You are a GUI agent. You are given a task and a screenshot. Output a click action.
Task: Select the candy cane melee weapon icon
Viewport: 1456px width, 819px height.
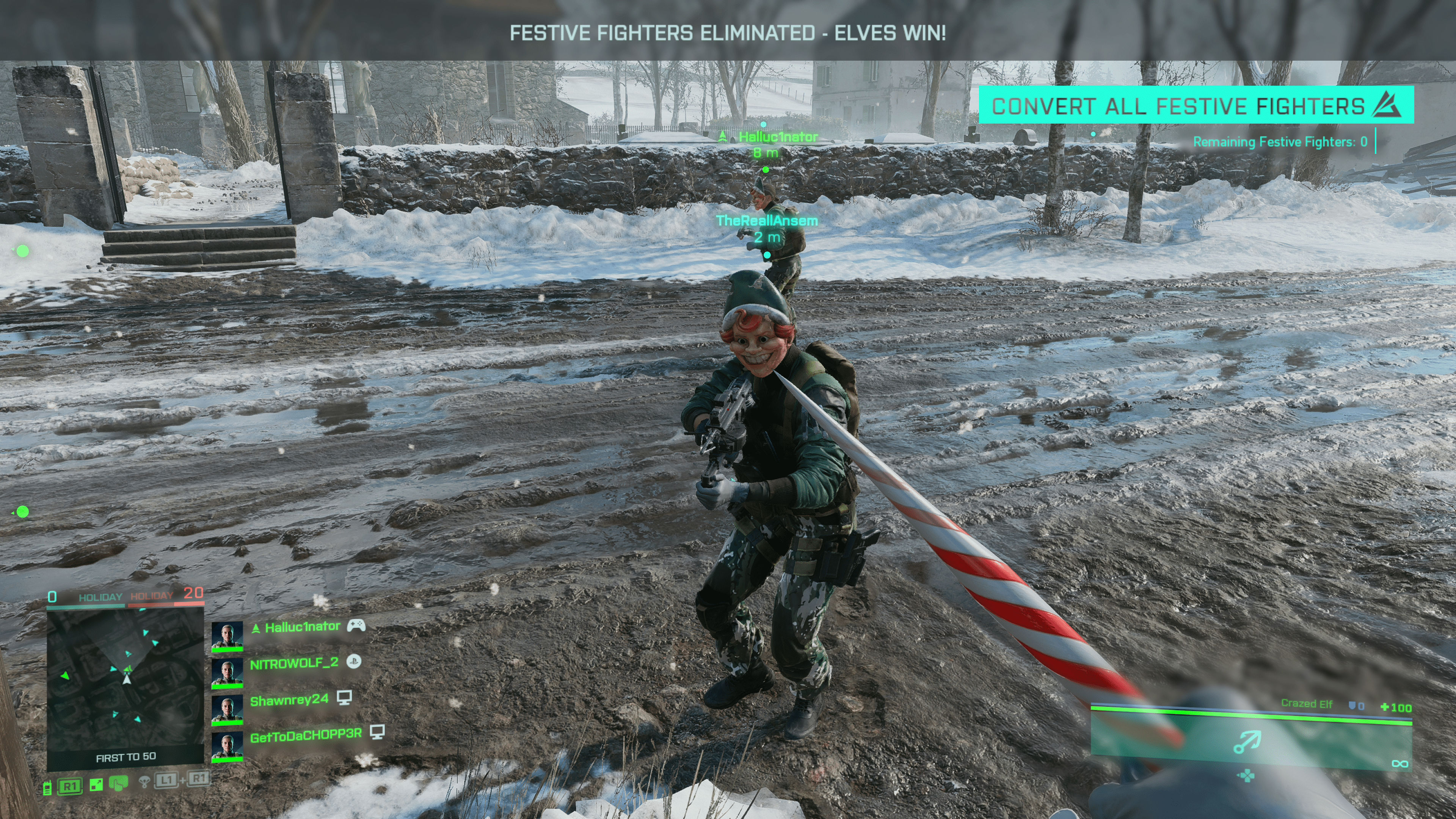[1247, 742]
